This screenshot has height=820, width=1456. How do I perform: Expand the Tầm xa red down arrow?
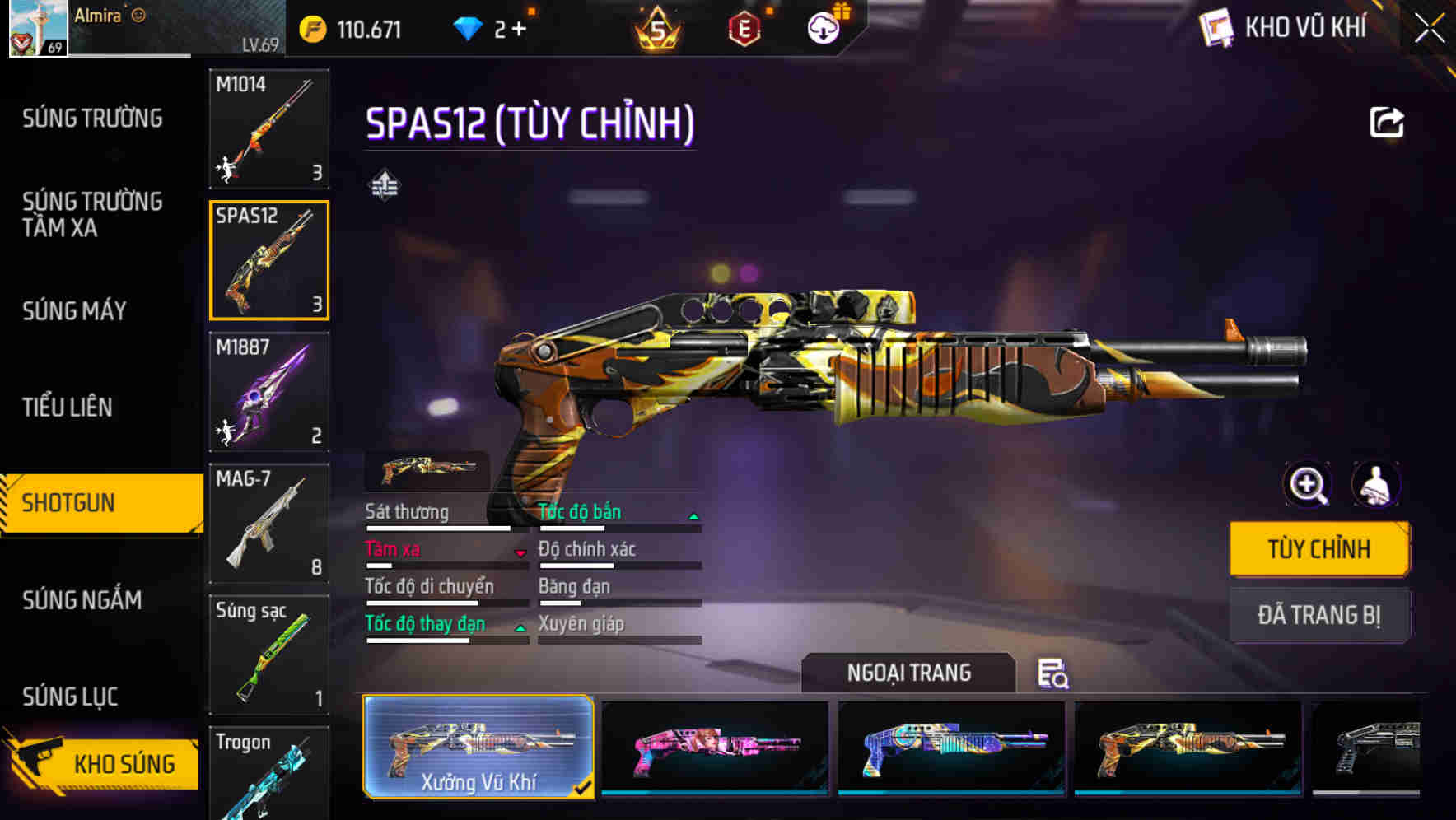pos(519,553)
